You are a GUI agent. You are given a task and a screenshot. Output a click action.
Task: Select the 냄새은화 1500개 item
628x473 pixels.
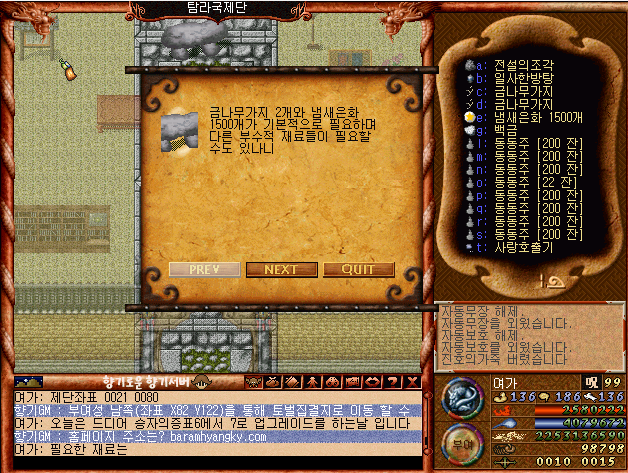pyautogui.click(x=531, y=116)
